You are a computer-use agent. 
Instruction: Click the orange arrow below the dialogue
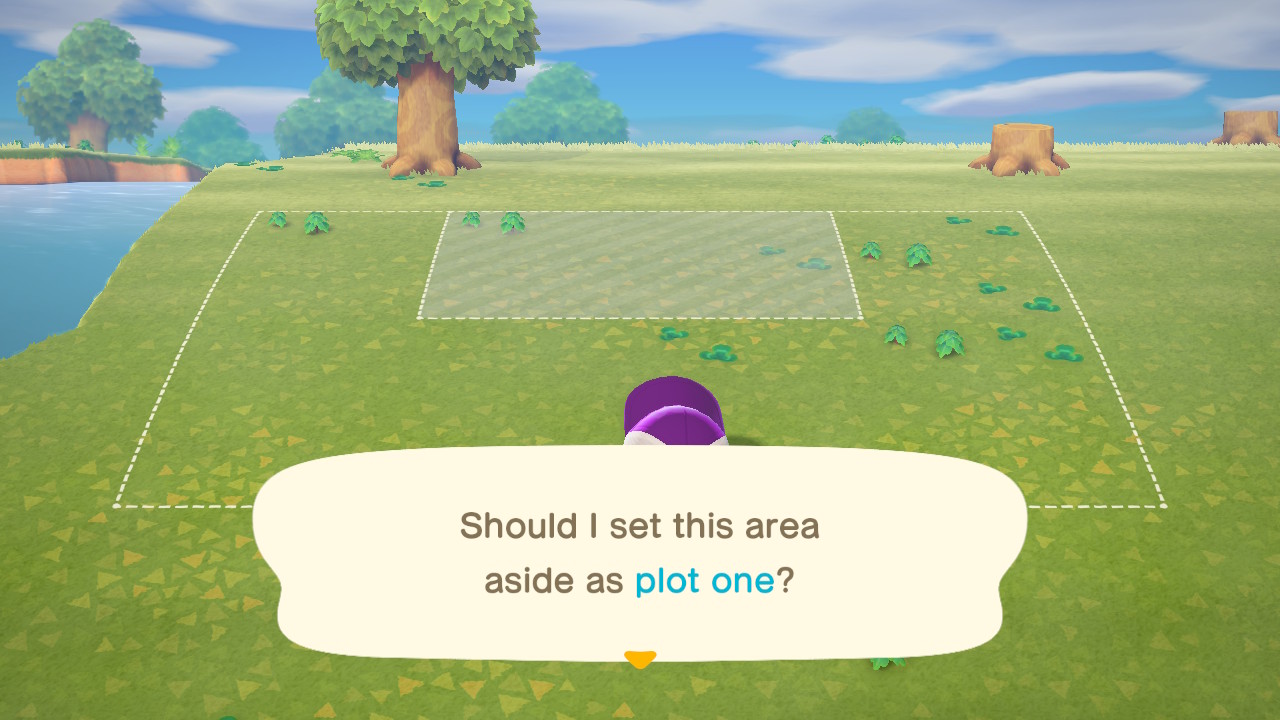point(639,658)
